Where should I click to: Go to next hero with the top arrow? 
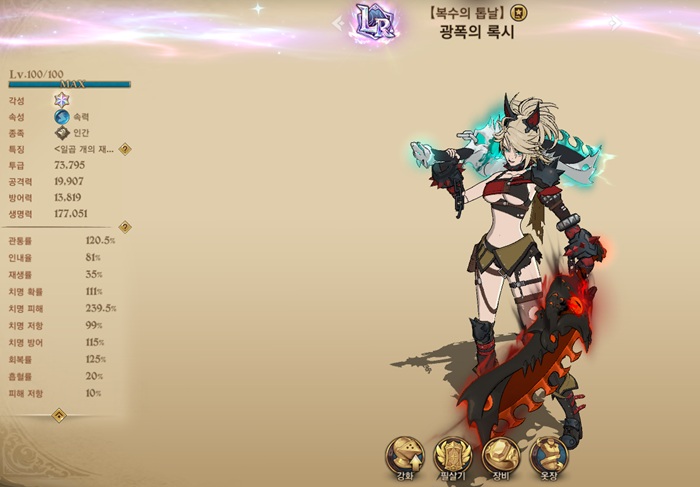tap(616, 23)
